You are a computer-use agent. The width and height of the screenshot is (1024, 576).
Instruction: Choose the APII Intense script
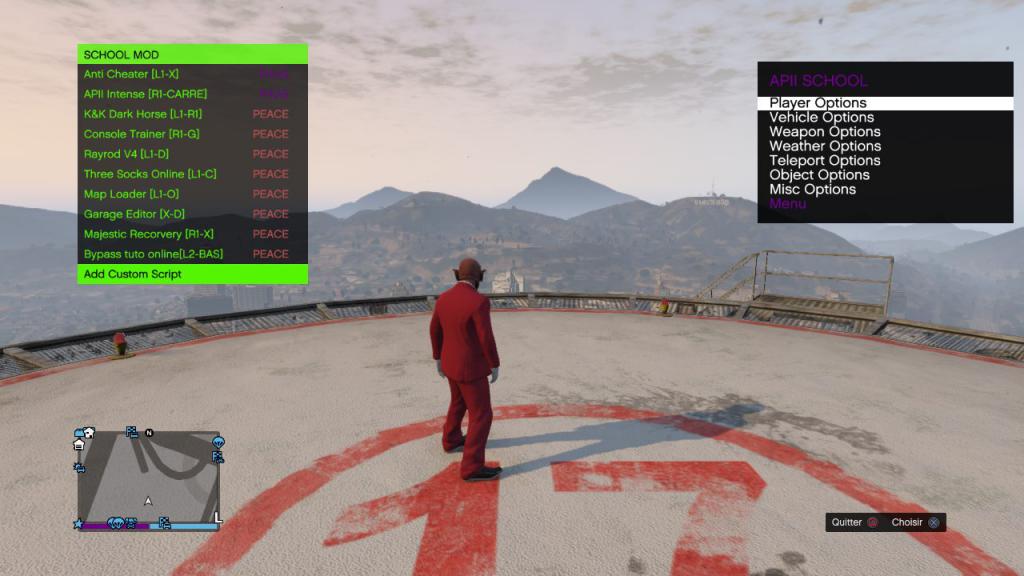point(145,94)
